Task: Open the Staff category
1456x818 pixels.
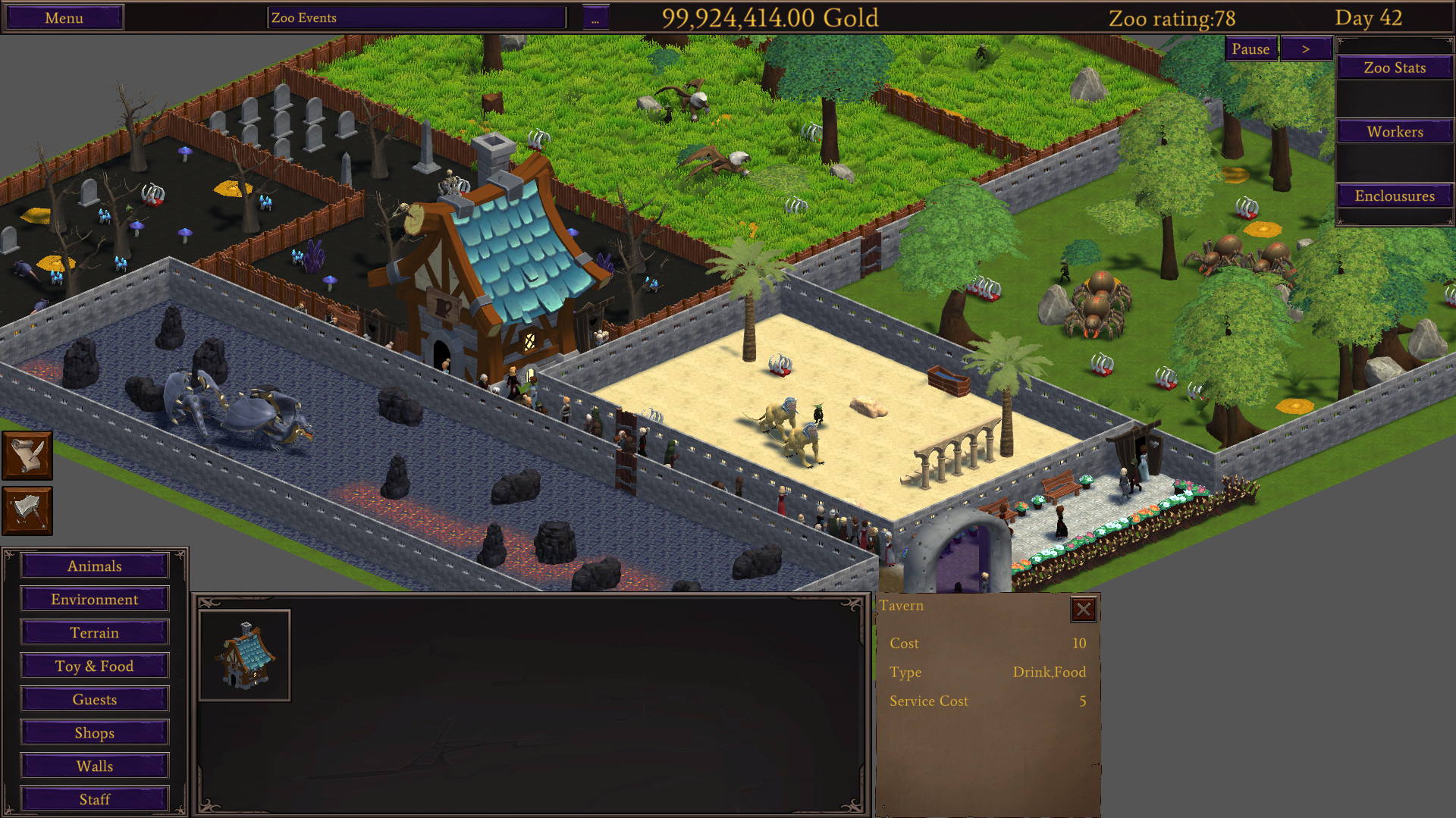Action: (94, 799)
